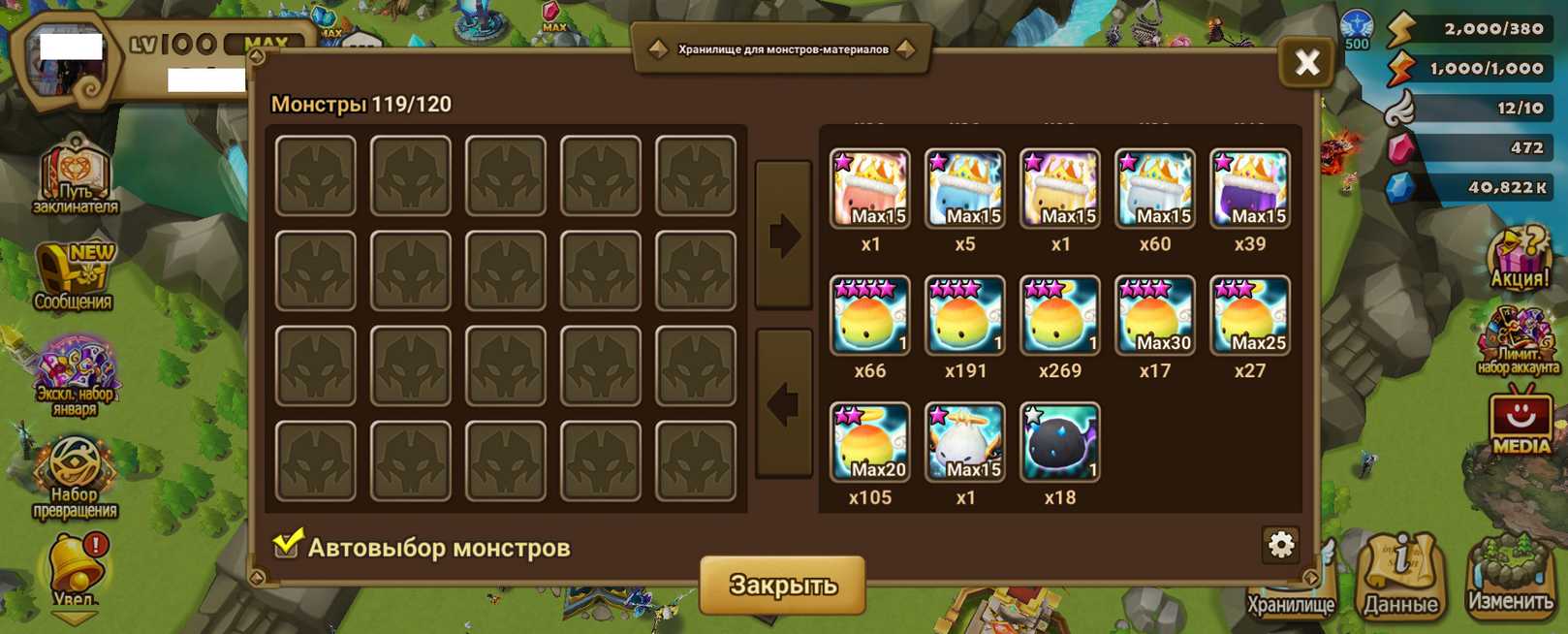
Task: Select the rainbowmon stack showing x269
Action: pyautogui.click(x=1059, y=315)
